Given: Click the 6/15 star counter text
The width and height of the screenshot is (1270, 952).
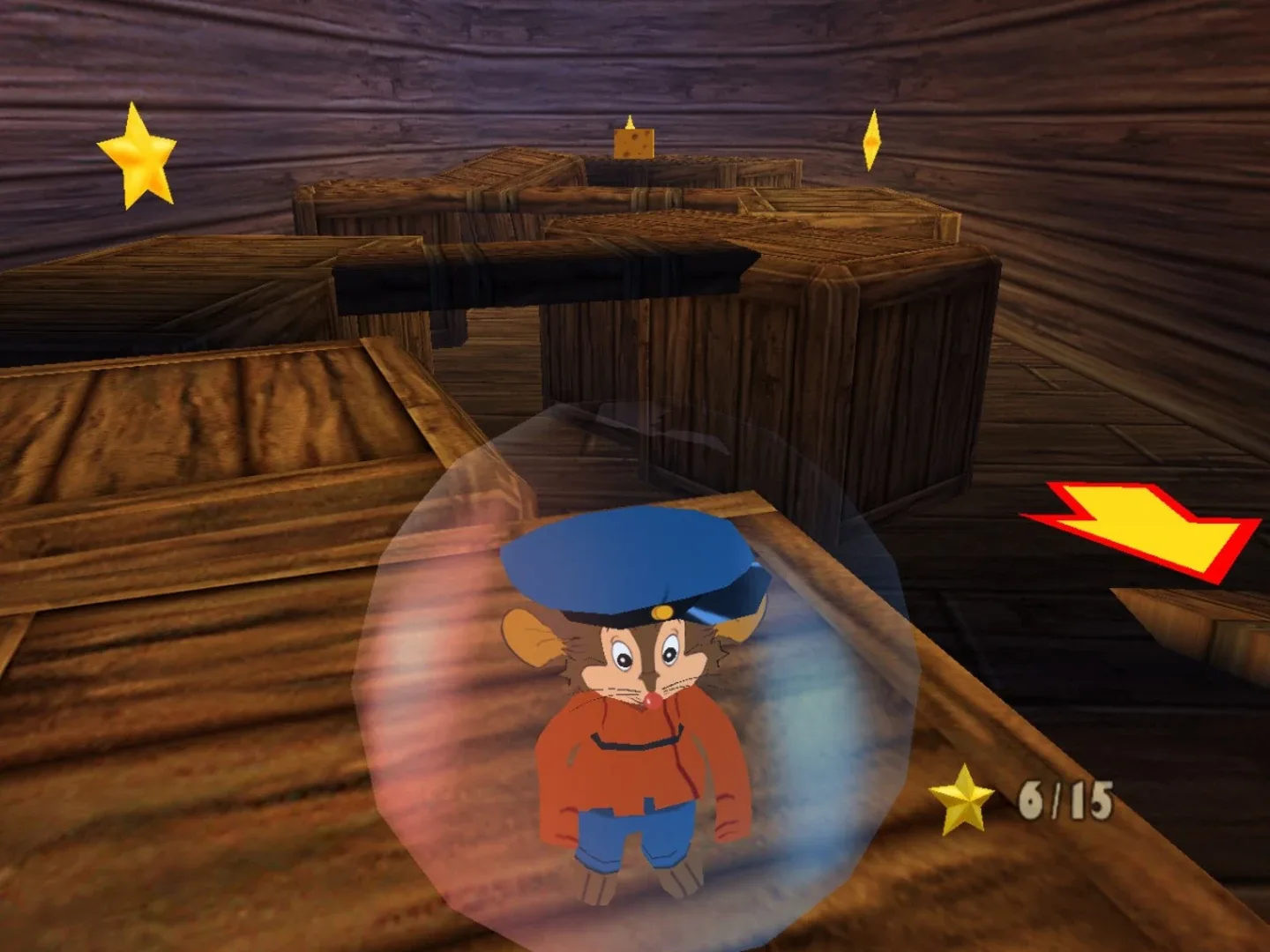Looking at the screenshot, I should click(x=1065, y=798).
